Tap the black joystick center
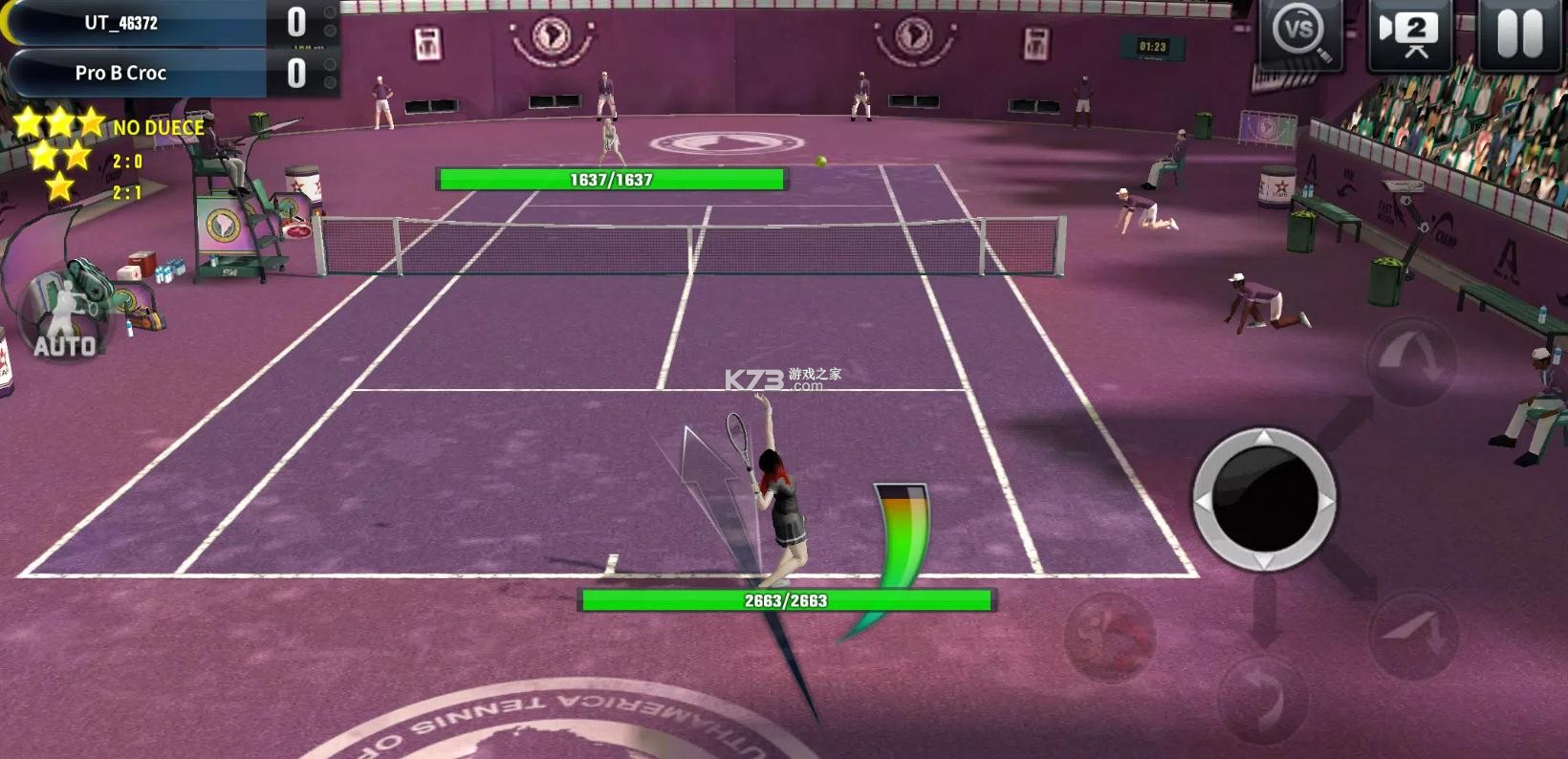The image size is (1568, 759). point(1264,500)
